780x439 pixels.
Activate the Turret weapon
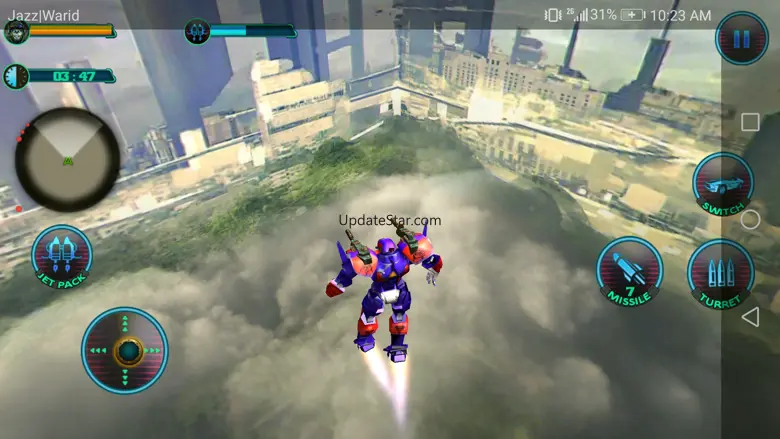720,273
